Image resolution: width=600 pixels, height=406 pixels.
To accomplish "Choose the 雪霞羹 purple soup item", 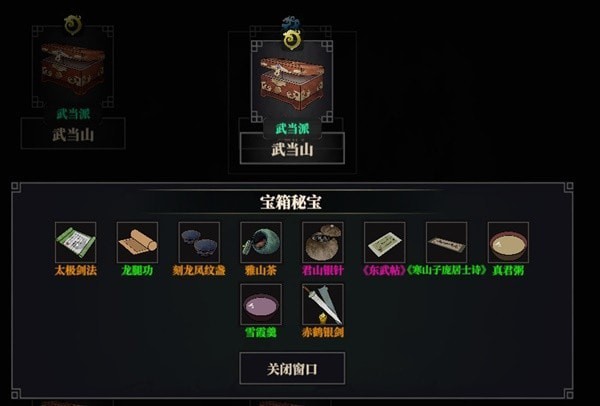I will pyautogui.click(x=261, y=304).
